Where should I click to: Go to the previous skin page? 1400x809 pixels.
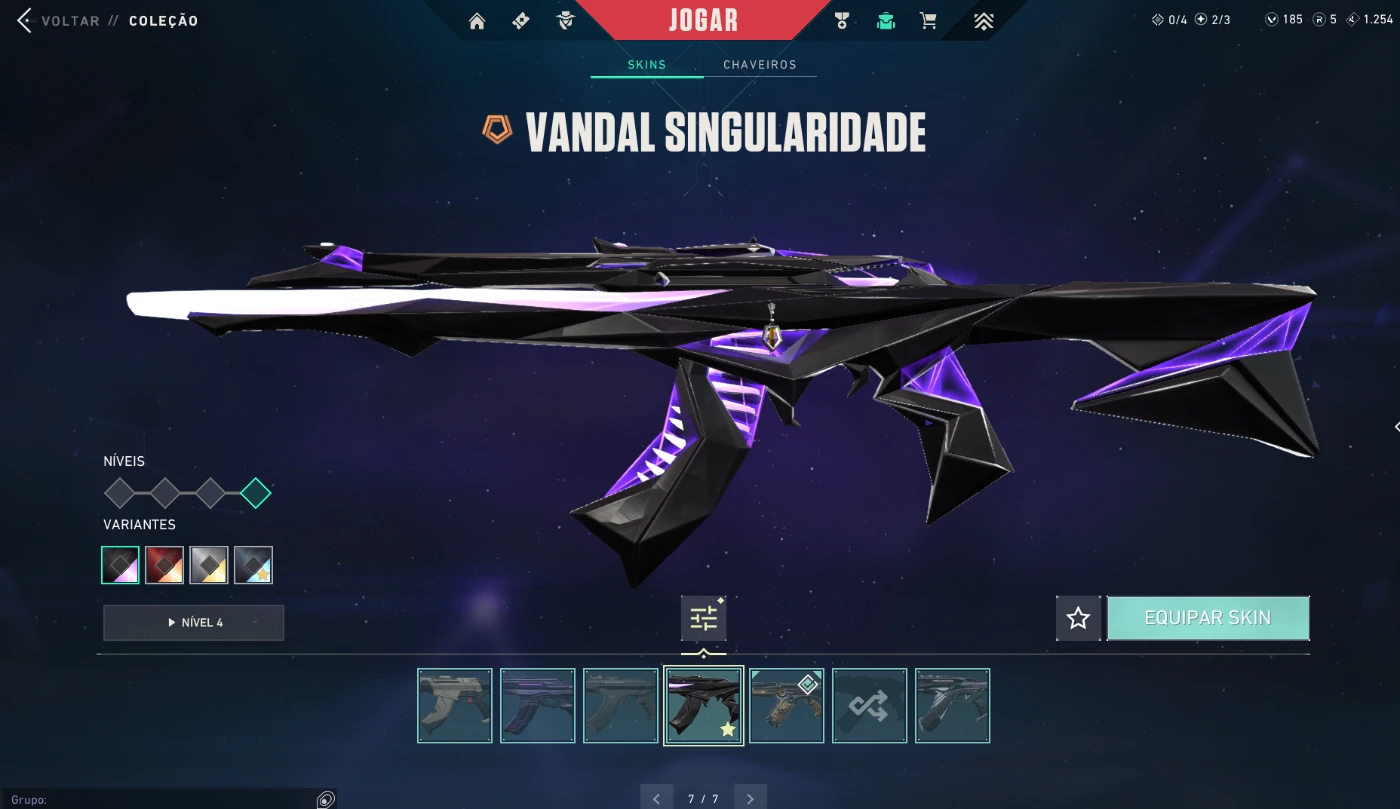(x=657, y=798)
